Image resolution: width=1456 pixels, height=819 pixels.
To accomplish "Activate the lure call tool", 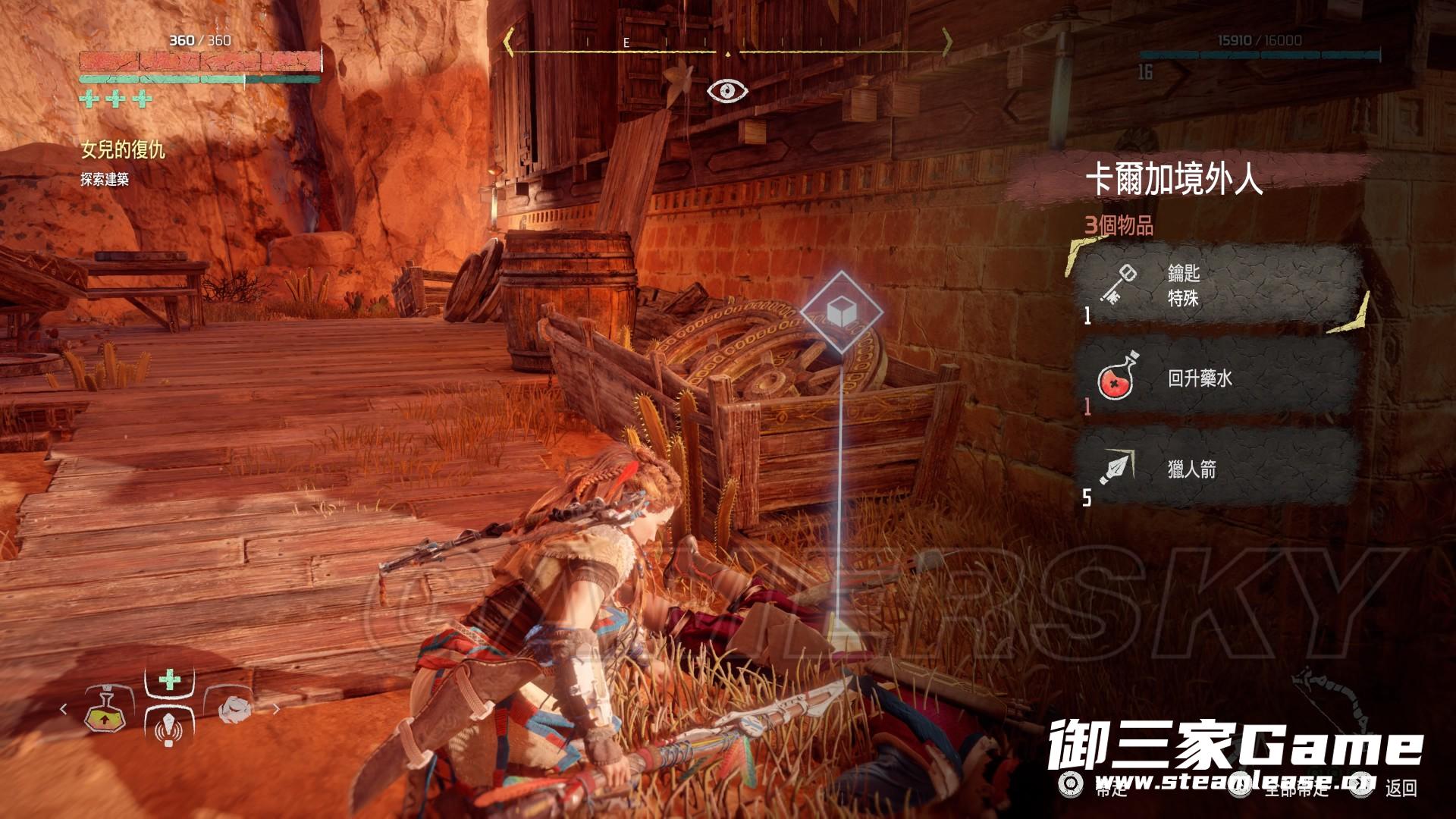I will [x=169, y=726].
